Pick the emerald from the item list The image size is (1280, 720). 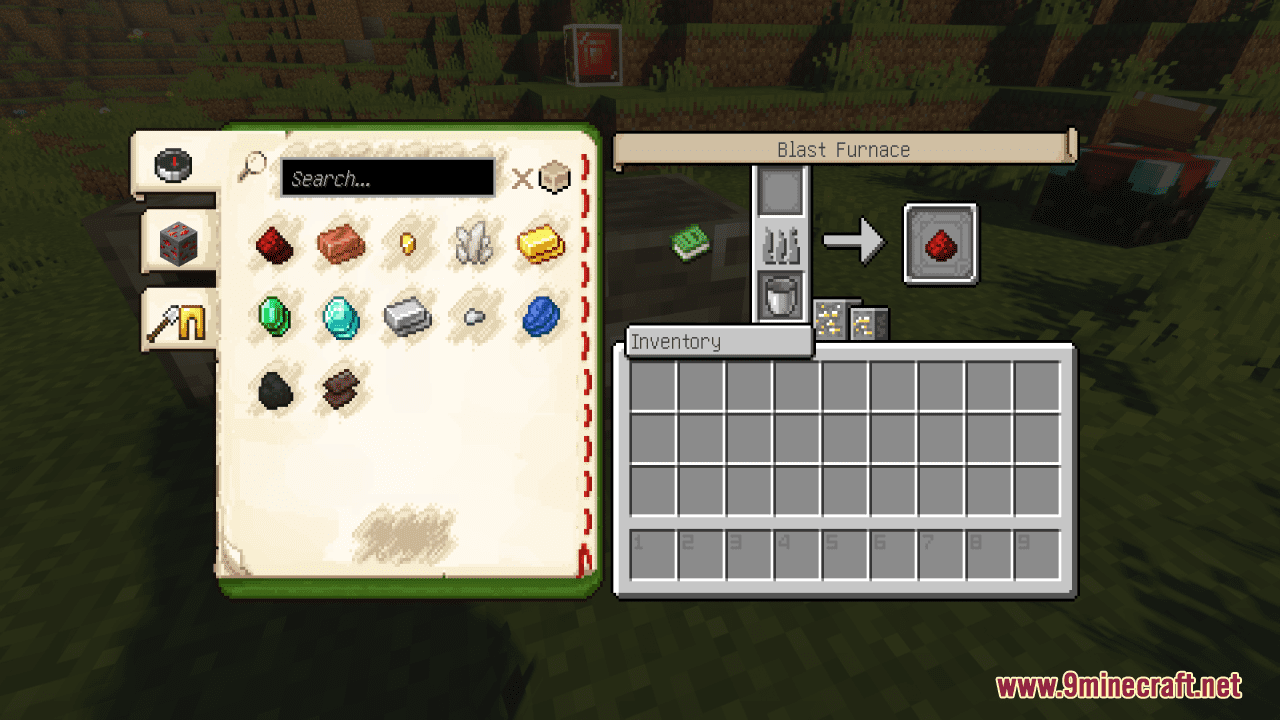coord(275,317)
